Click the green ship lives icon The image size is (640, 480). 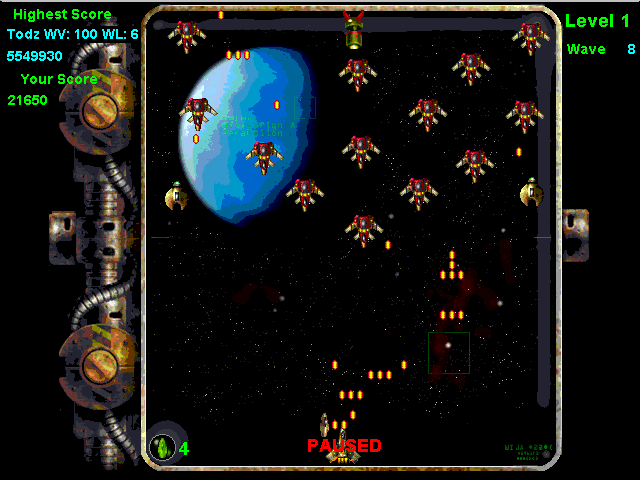[x=162, y=447]
